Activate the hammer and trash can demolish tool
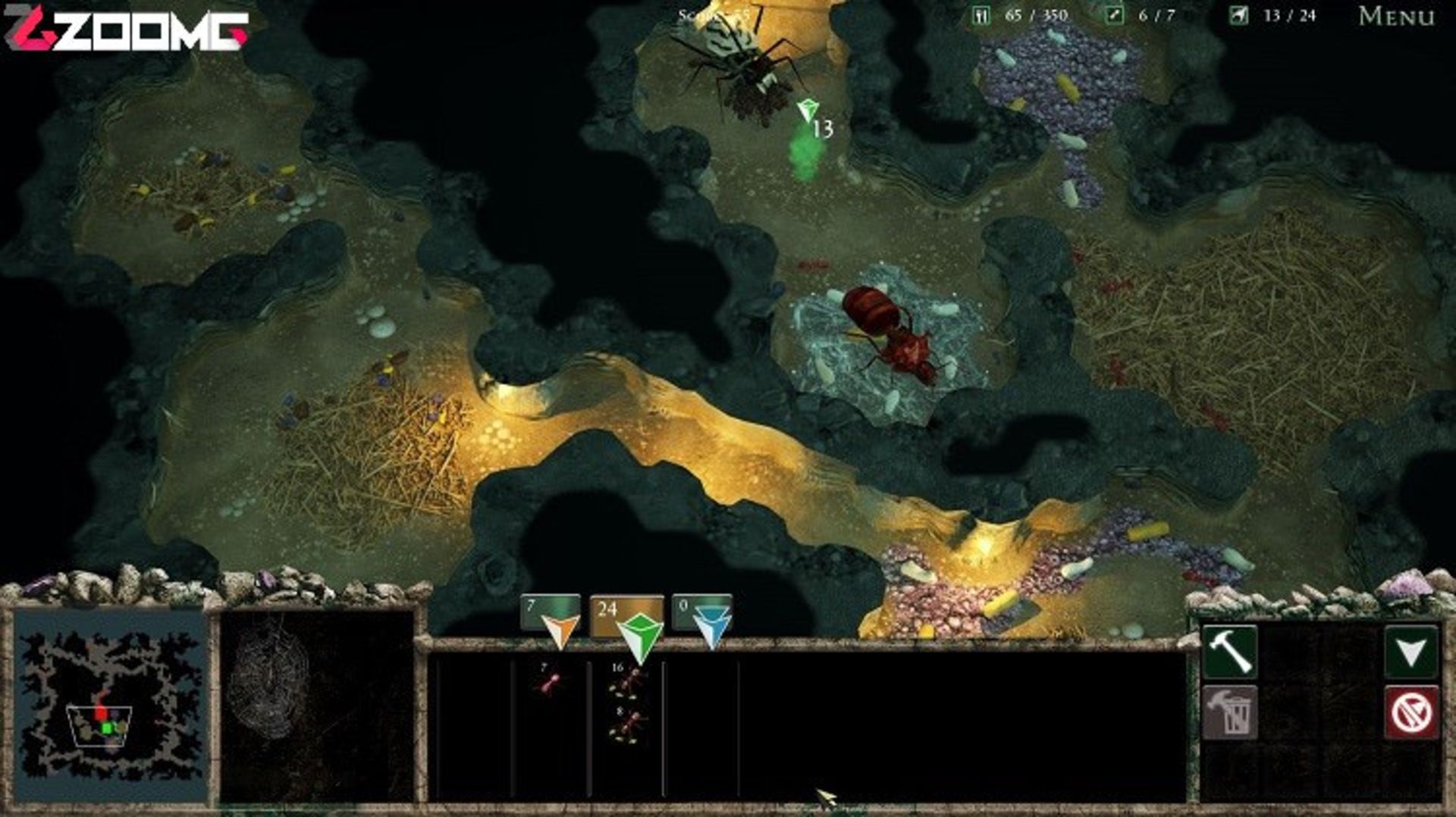Image resolution: width=1456 pixels, height=817 pixels. click(1229, 712)
